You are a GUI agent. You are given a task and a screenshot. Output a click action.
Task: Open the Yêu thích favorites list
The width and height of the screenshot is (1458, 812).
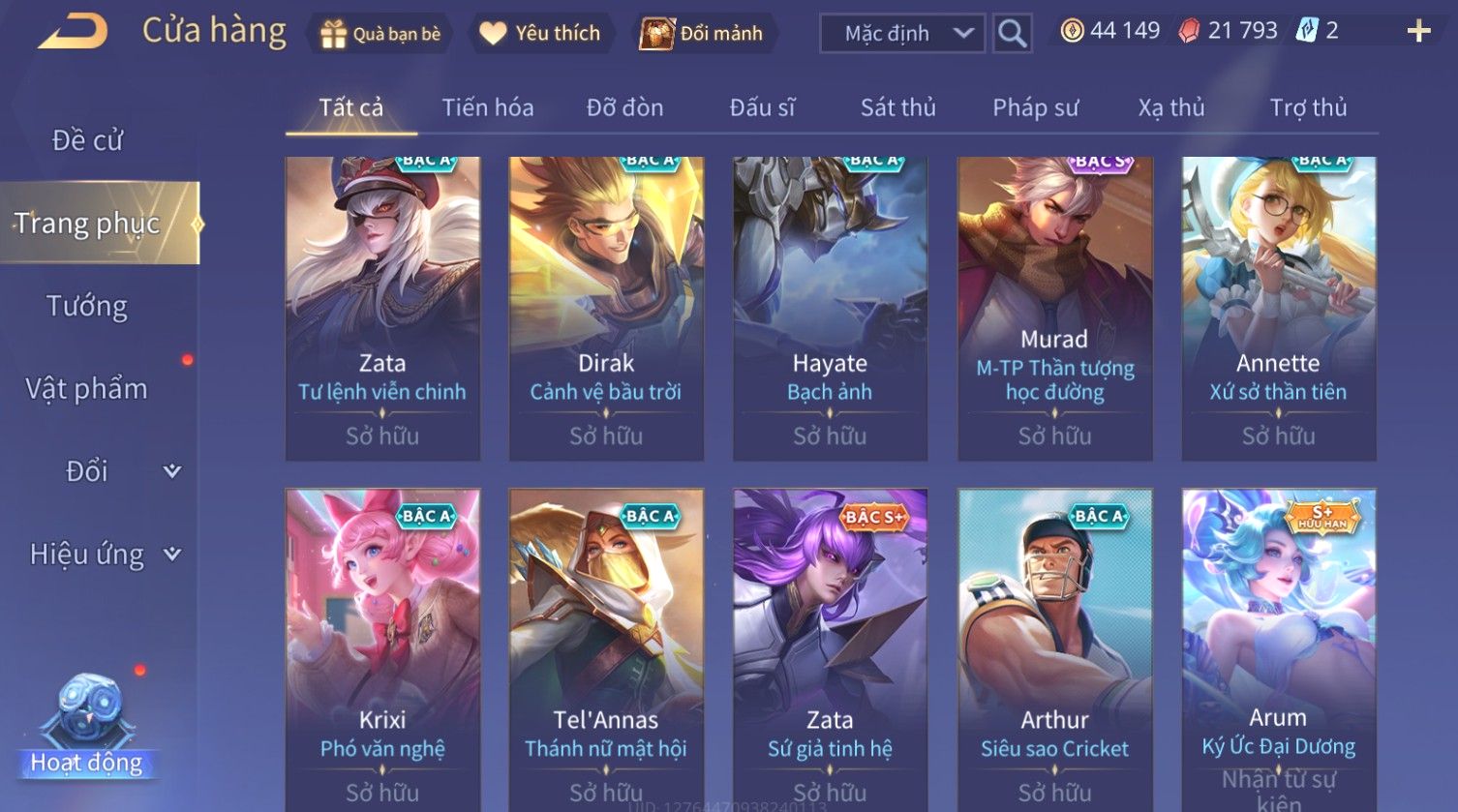click(540, 34)
